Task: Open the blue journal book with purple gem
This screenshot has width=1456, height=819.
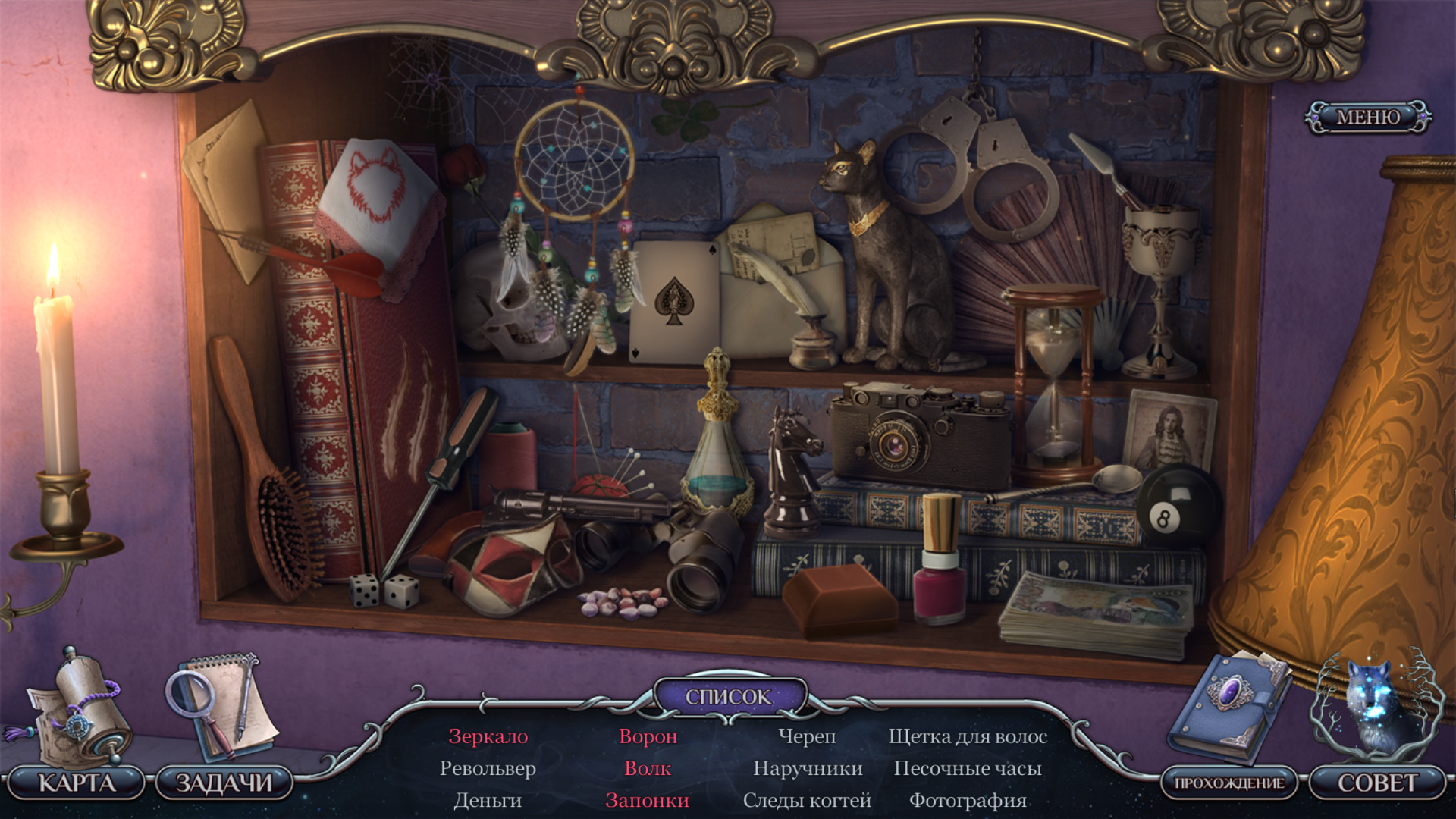Action: [1228, 705]
